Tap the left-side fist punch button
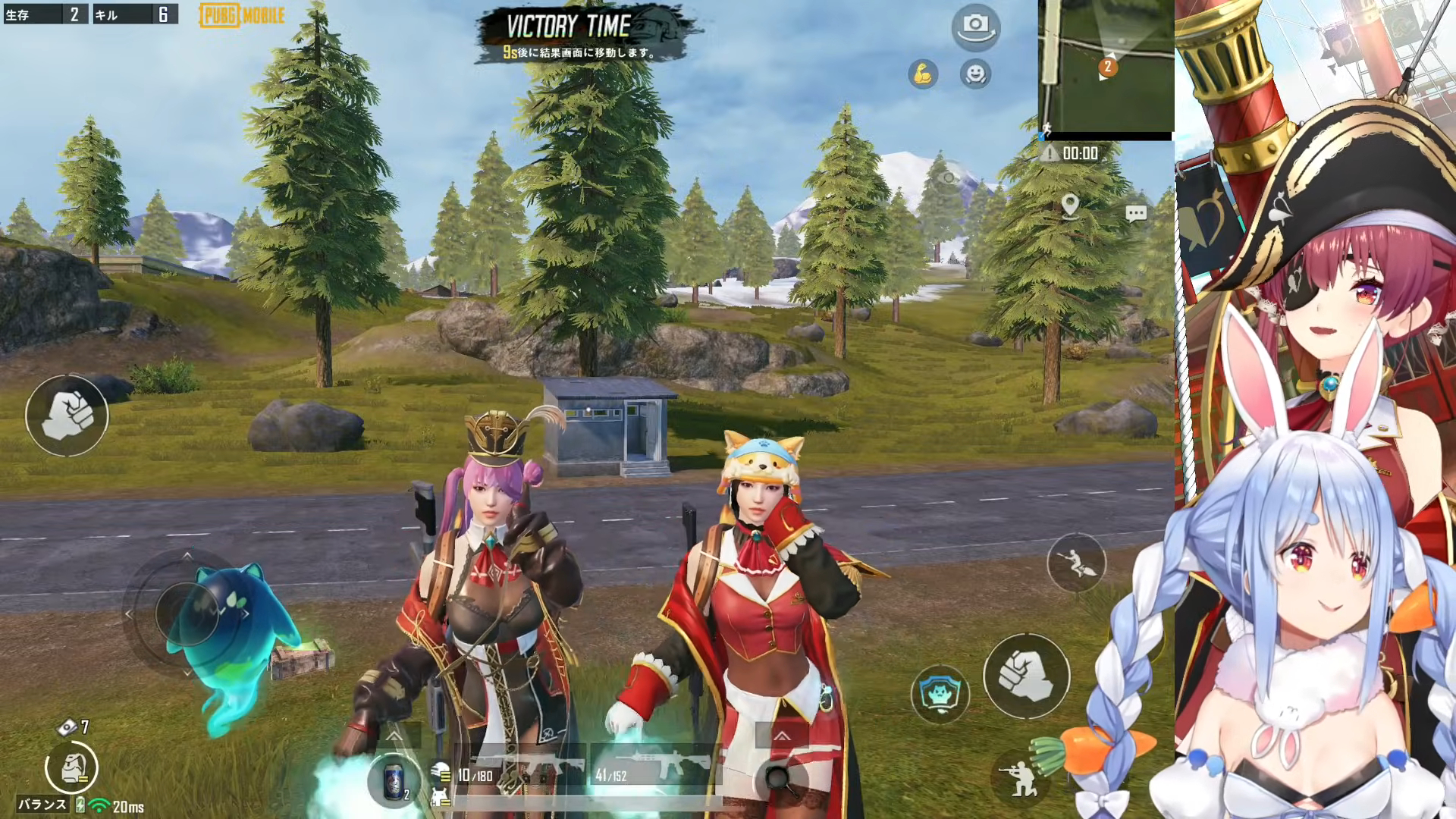Image resolution: width=1456 pixels, height=819 pixels. 67,415
